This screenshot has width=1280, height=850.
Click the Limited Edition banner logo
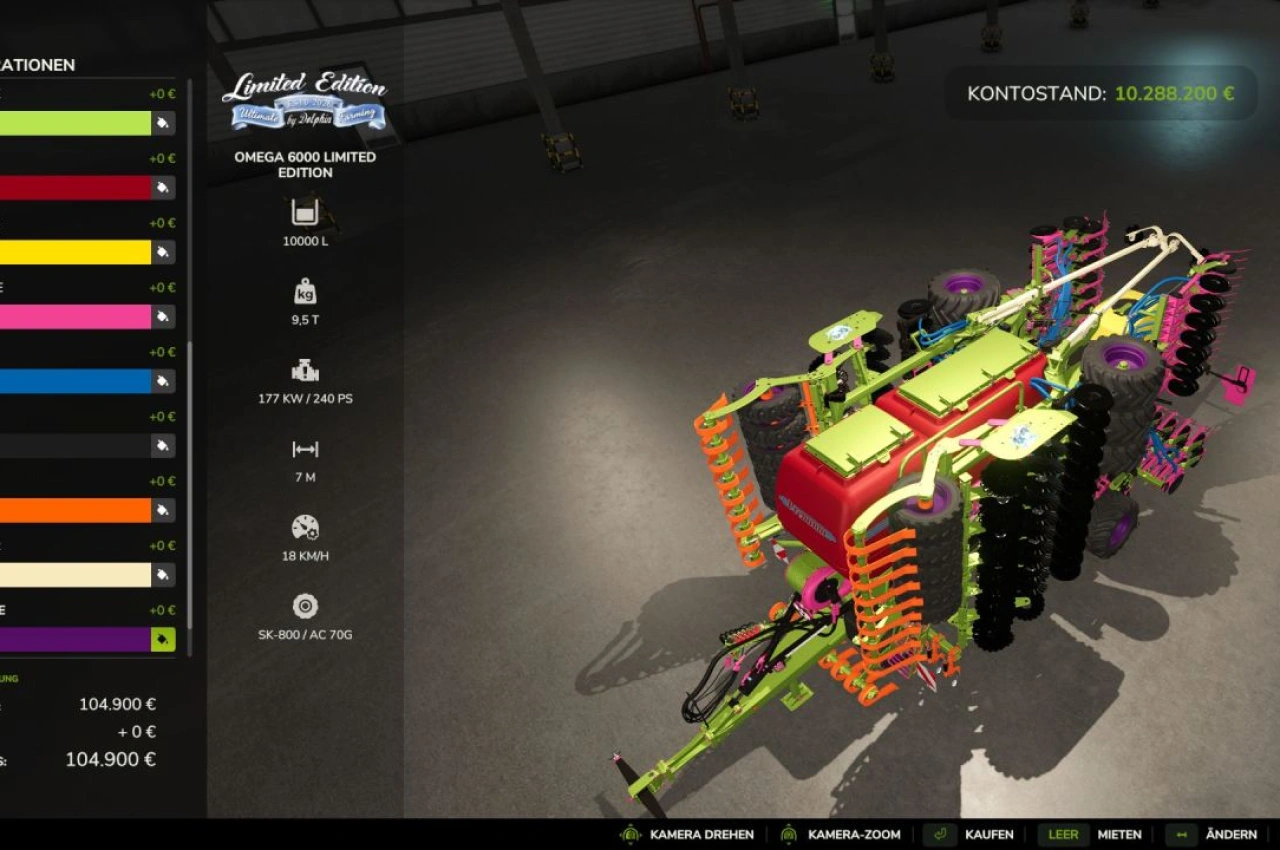click(x=303, y=100)
